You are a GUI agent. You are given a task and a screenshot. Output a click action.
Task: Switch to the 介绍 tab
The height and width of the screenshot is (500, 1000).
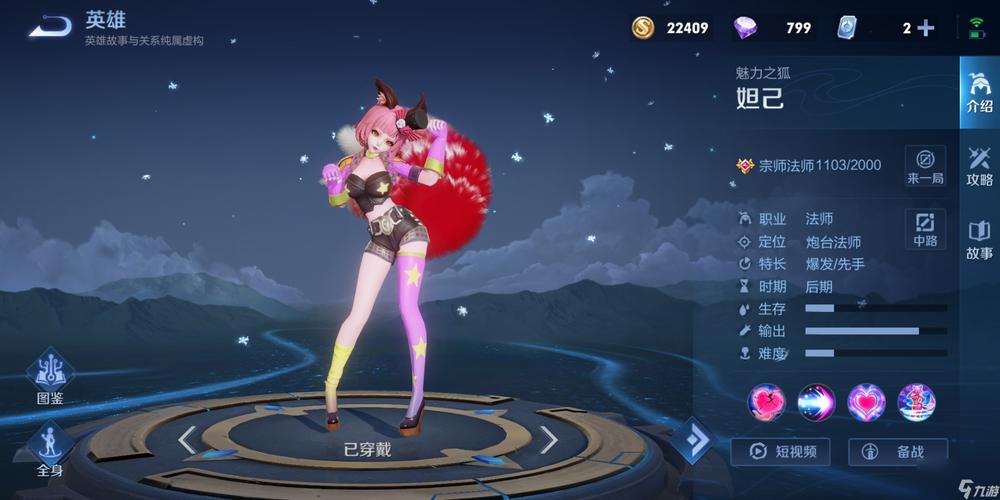coord(979,92)
